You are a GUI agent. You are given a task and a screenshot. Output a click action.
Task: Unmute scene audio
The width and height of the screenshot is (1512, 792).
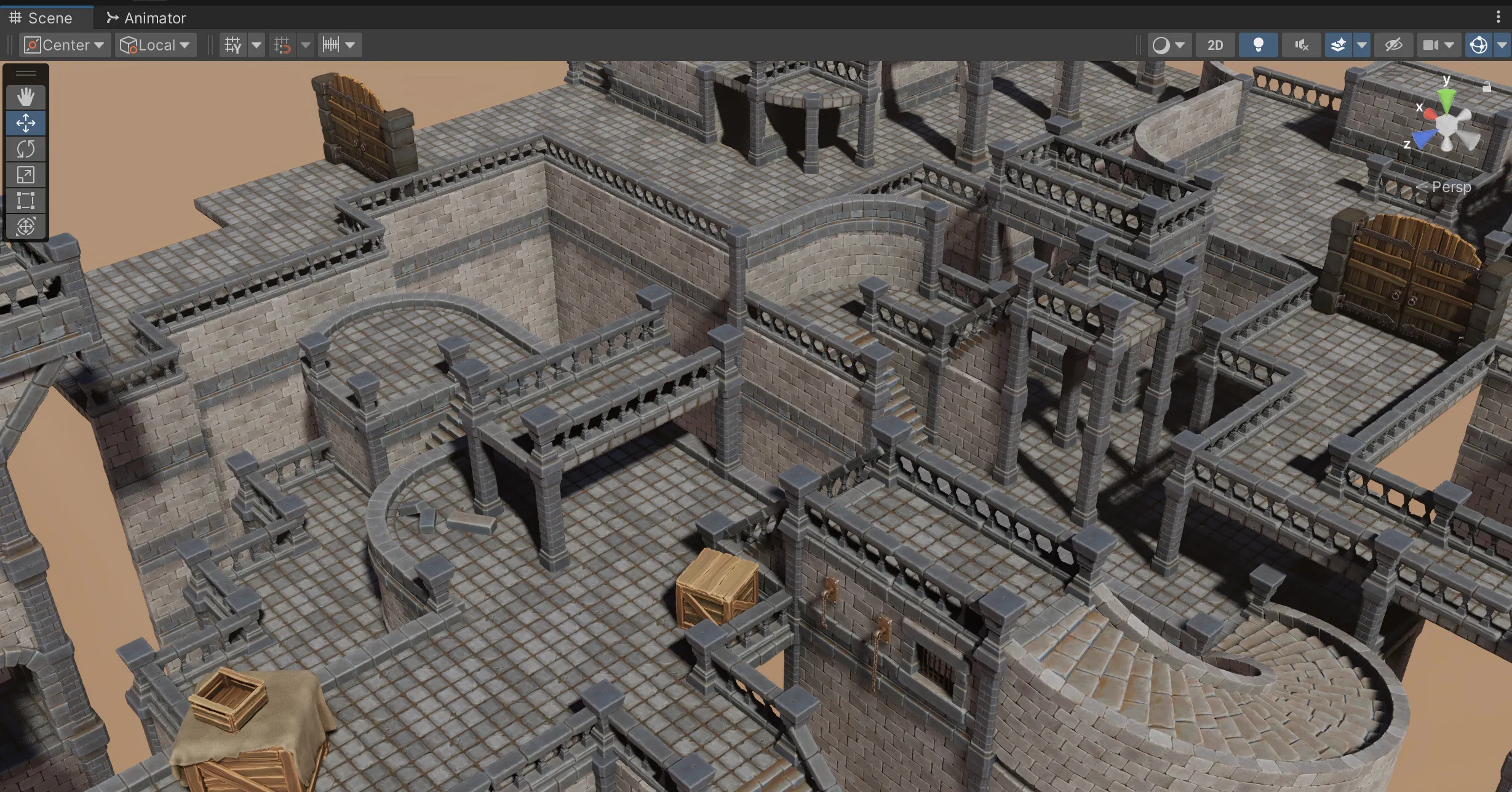coord(1301,44)
